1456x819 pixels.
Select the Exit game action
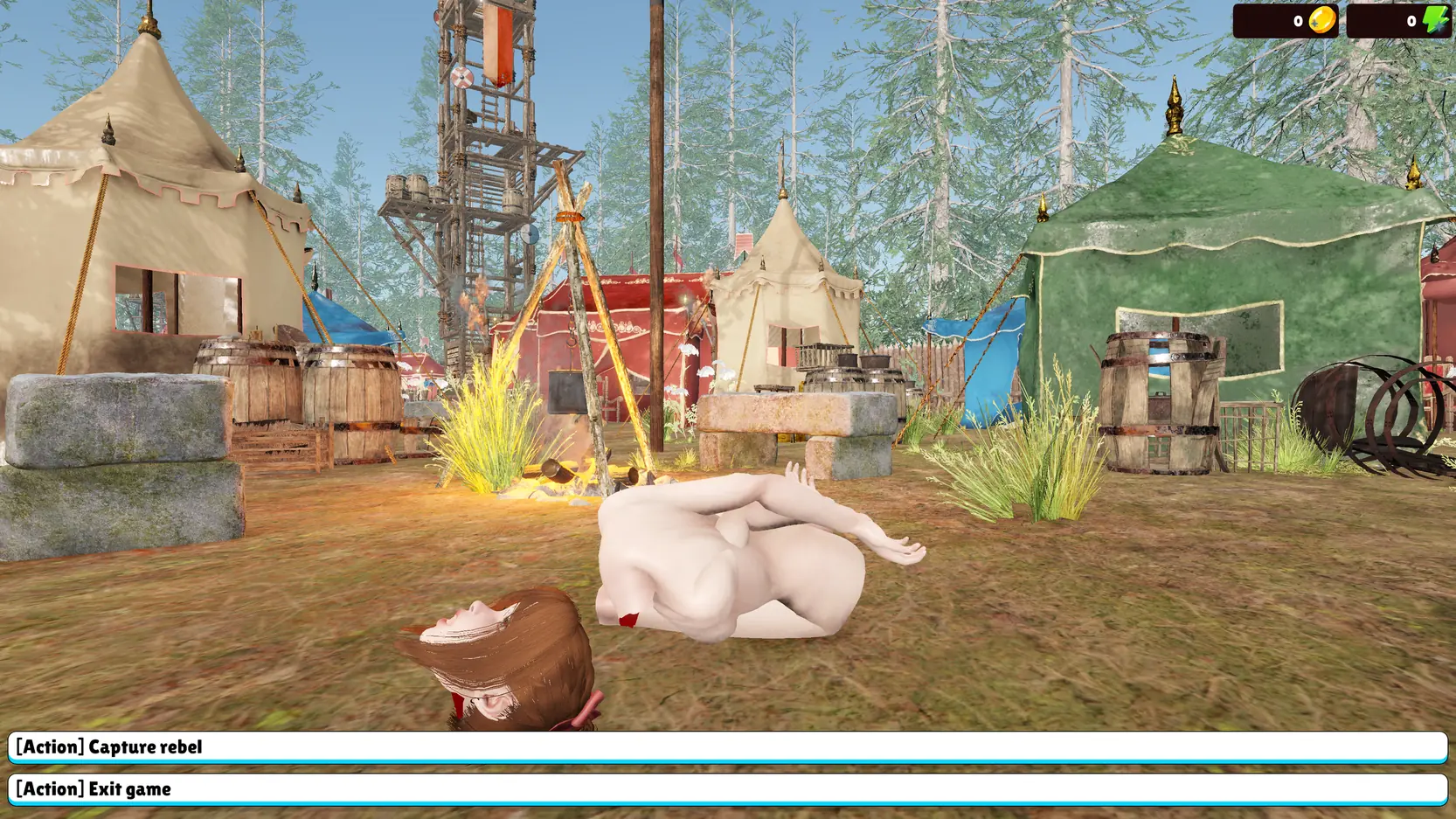[727, 789]
